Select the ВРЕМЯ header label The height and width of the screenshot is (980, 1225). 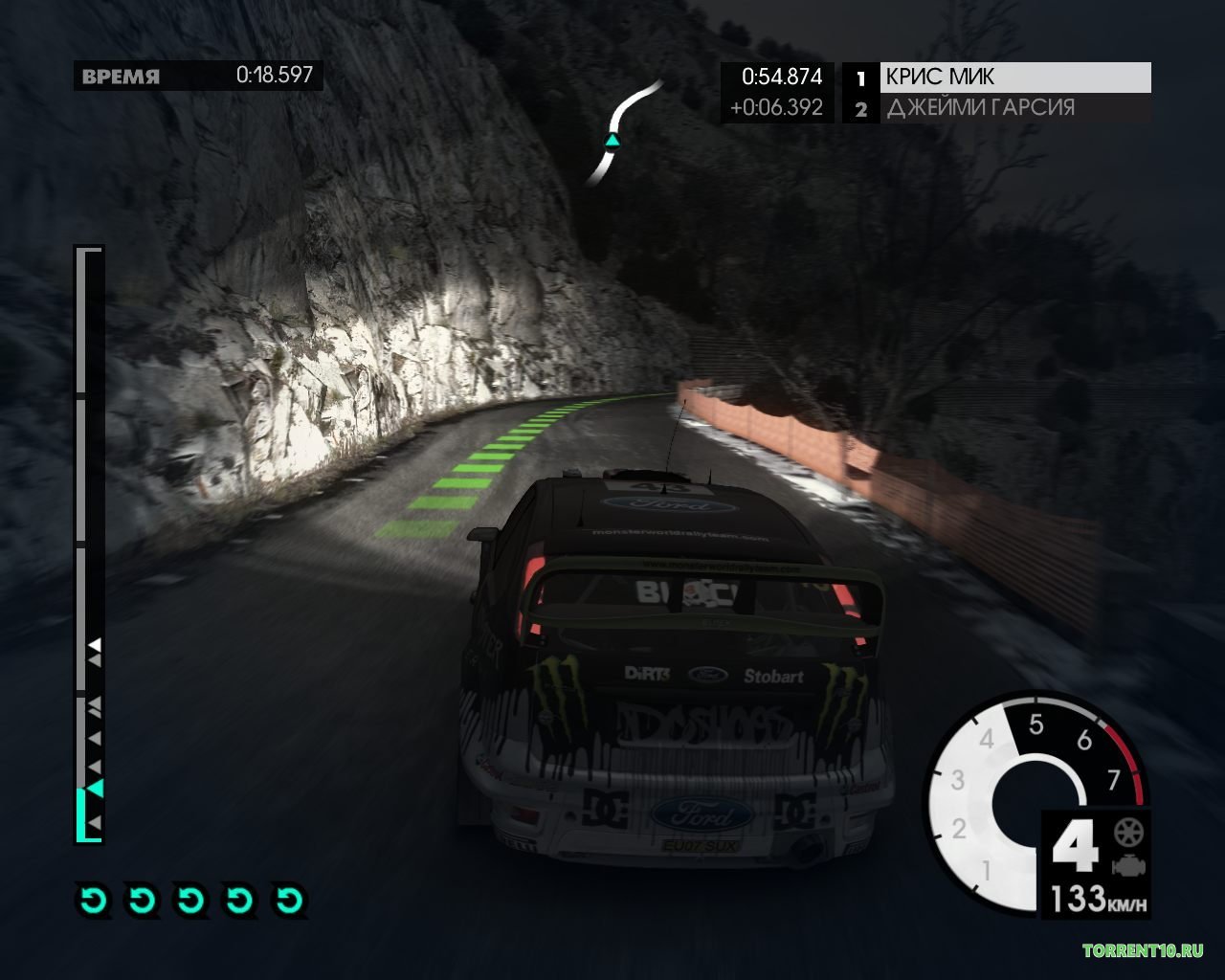tap(121, 76)
